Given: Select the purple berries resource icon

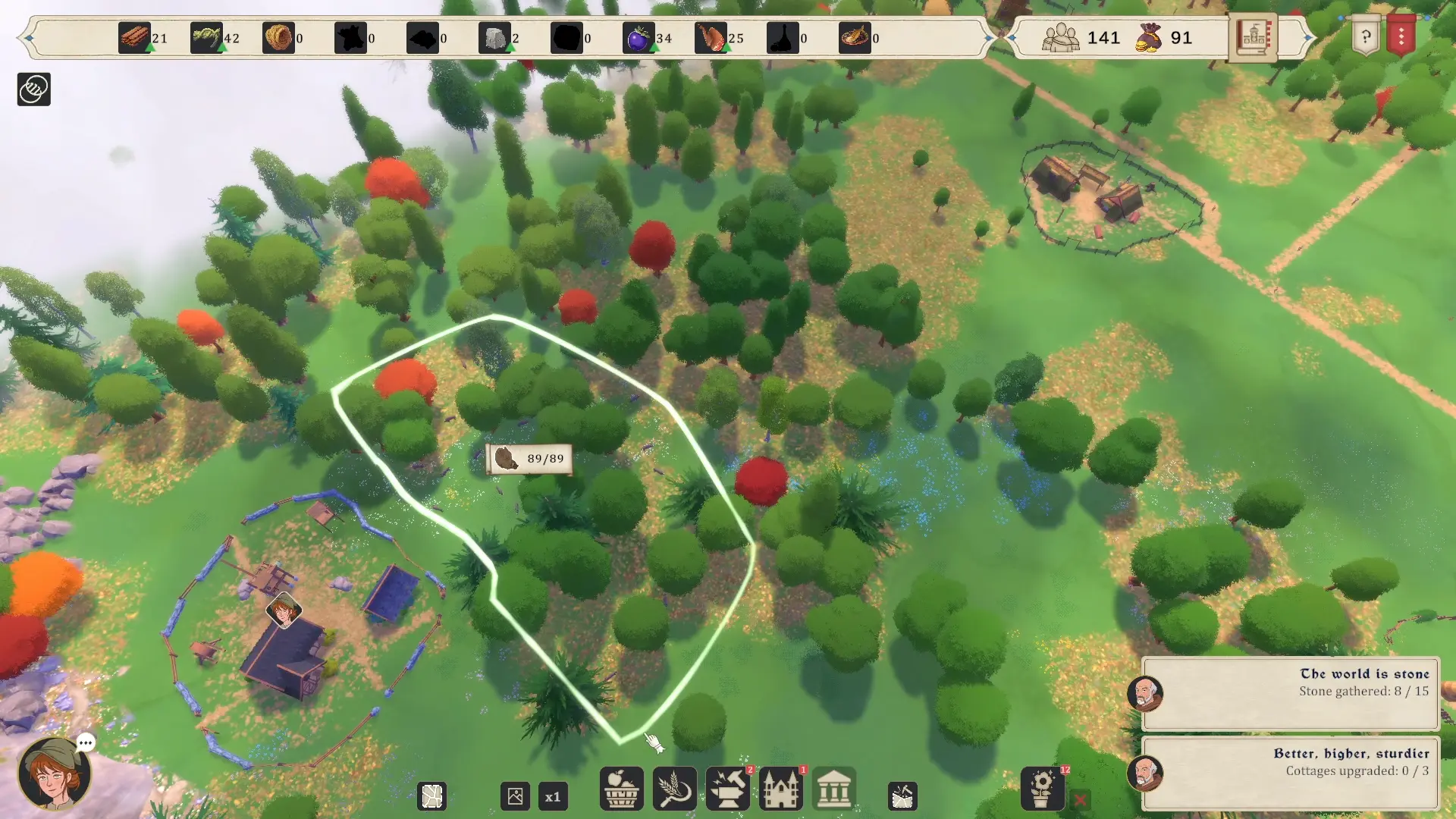Looking at the screenshot, I should pyautogui.click(x=638, y=38).
